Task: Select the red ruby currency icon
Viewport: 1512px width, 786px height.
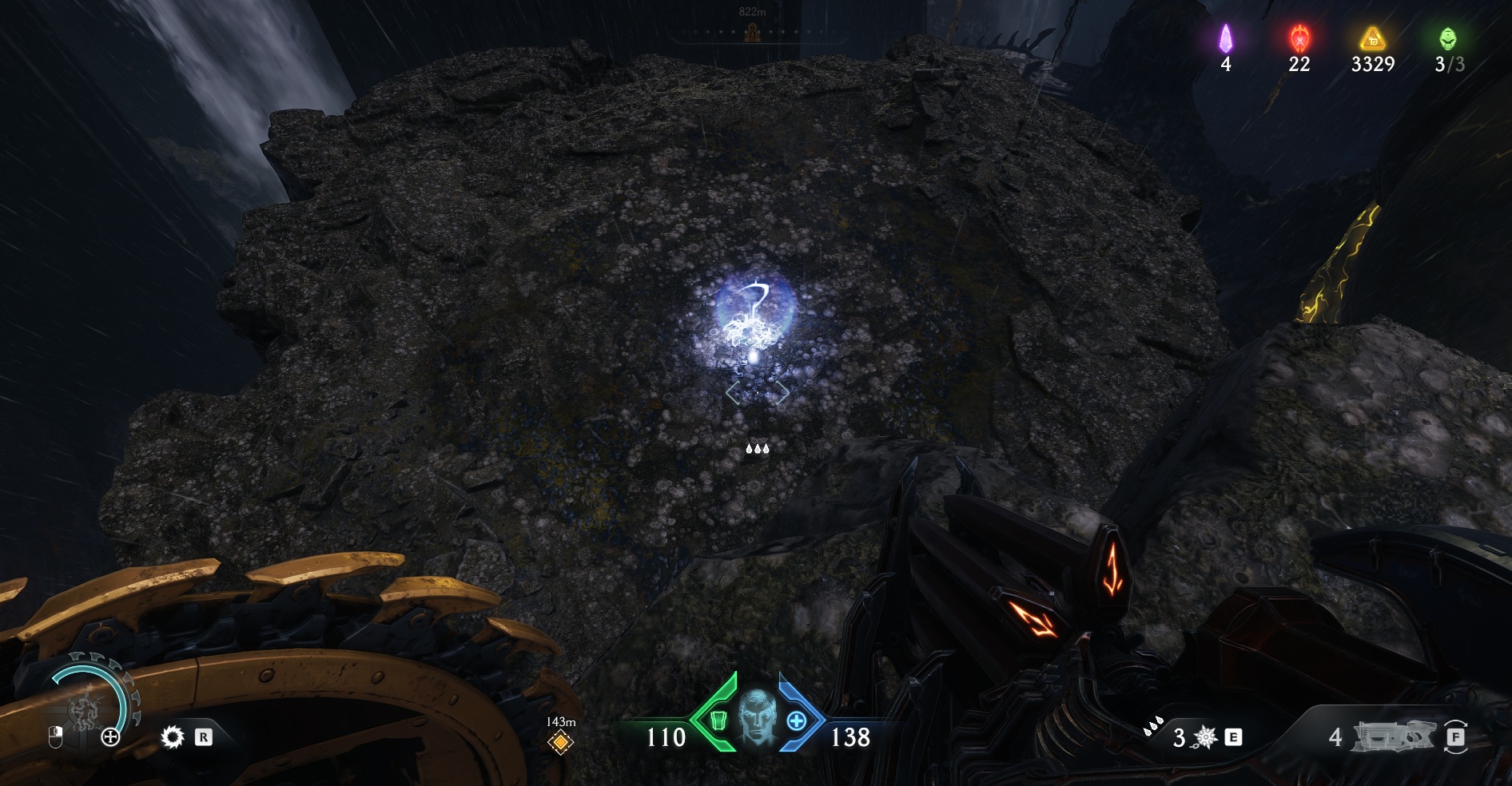Action: (x=1299, y=38)
